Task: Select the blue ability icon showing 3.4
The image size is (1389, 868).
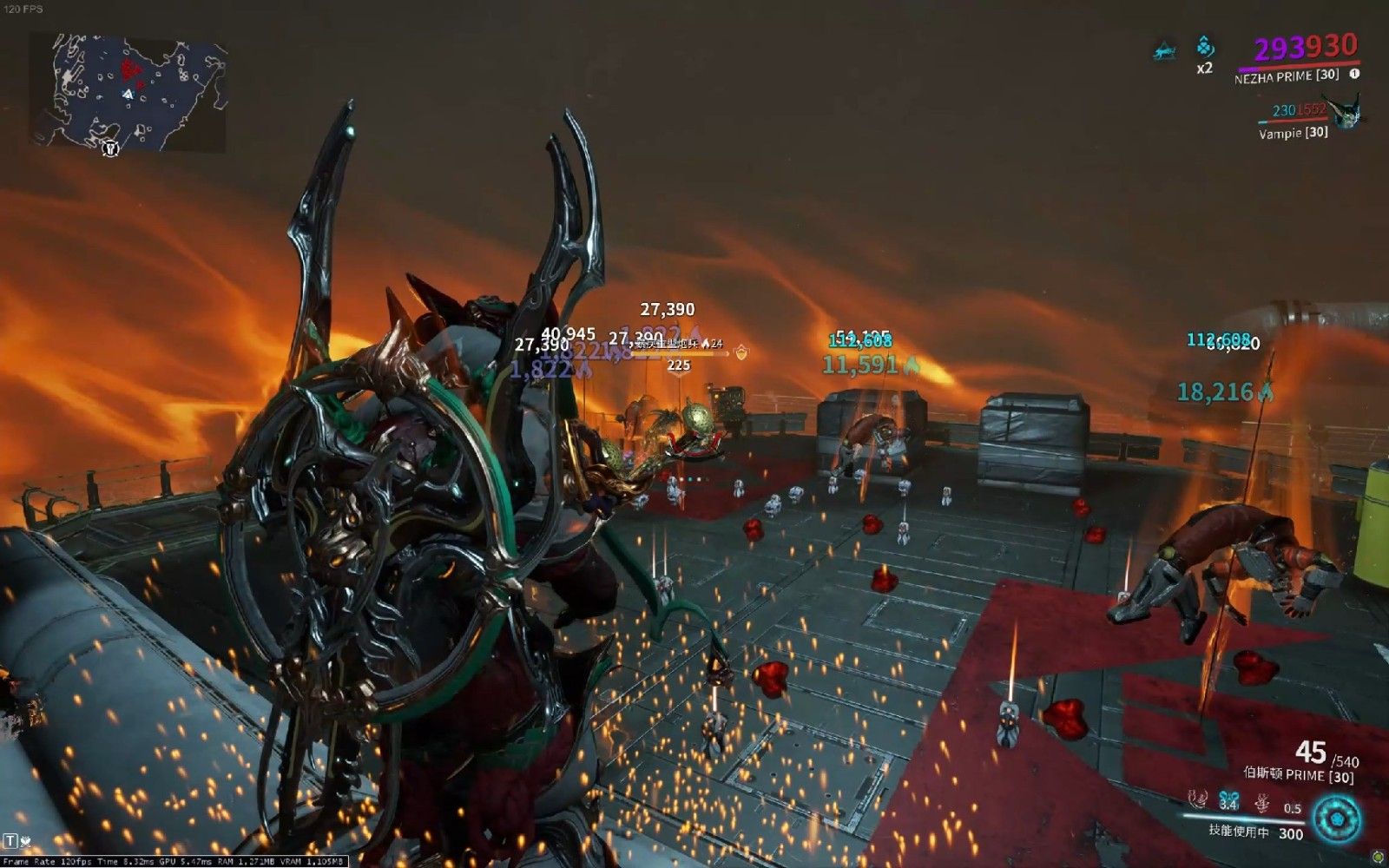Action: tap(1228, 800)
